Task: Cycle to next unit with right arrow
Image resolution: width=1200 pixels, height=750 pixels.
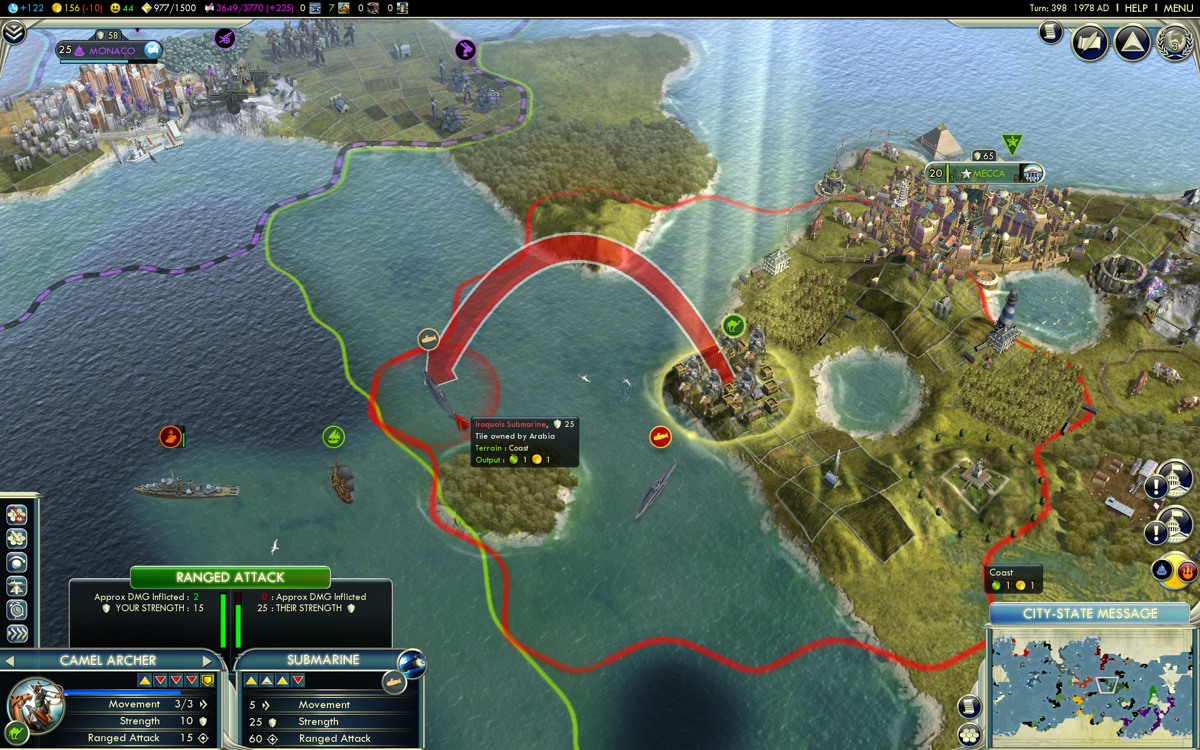Action: (x=208, y=661)
